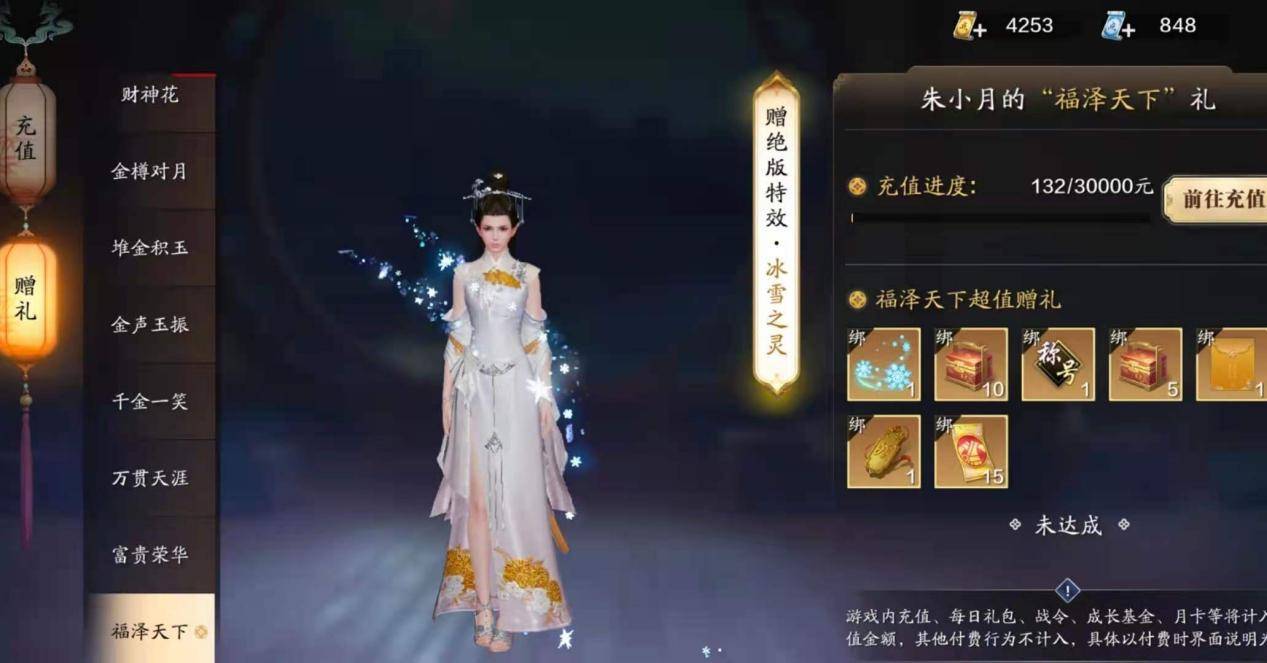1267x663 pixels.
Task: Select the 金声玉振 gift tier
Action: pos(150,325)
